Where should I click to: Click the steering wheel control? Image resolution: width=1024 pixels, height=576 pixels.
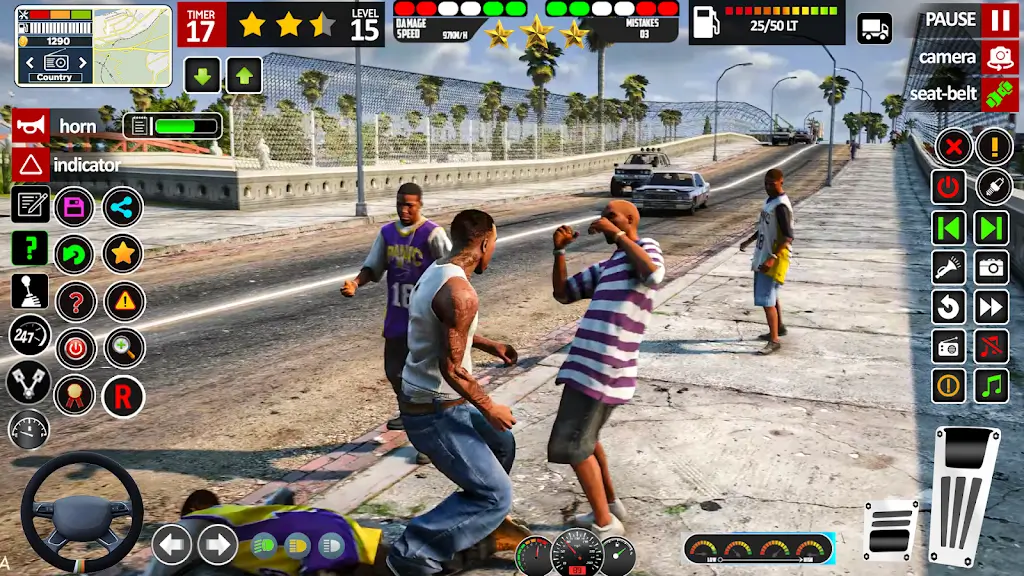[81, 513]
